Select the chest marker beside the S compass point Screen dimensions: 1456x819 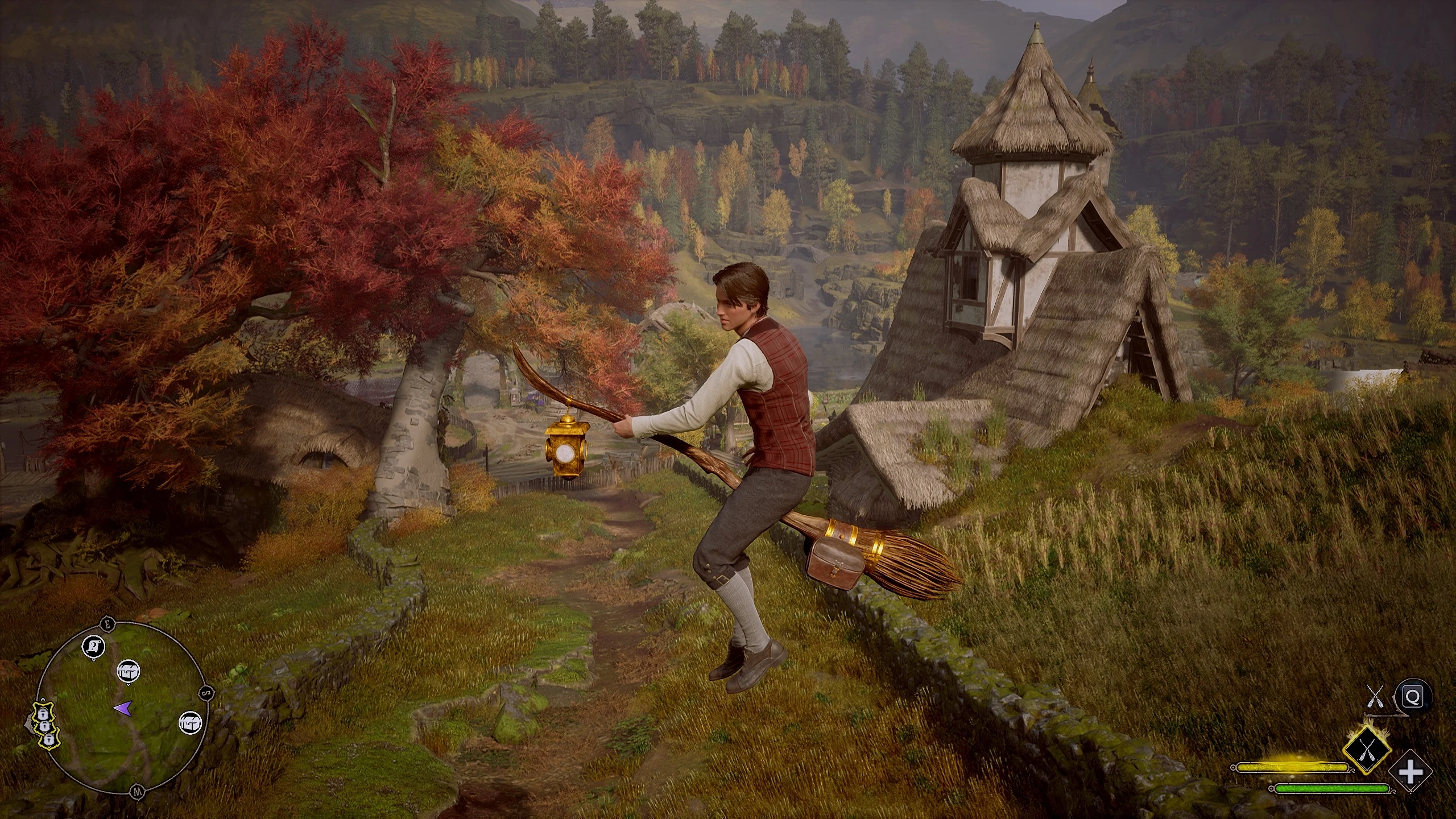[x=188, y=723]
